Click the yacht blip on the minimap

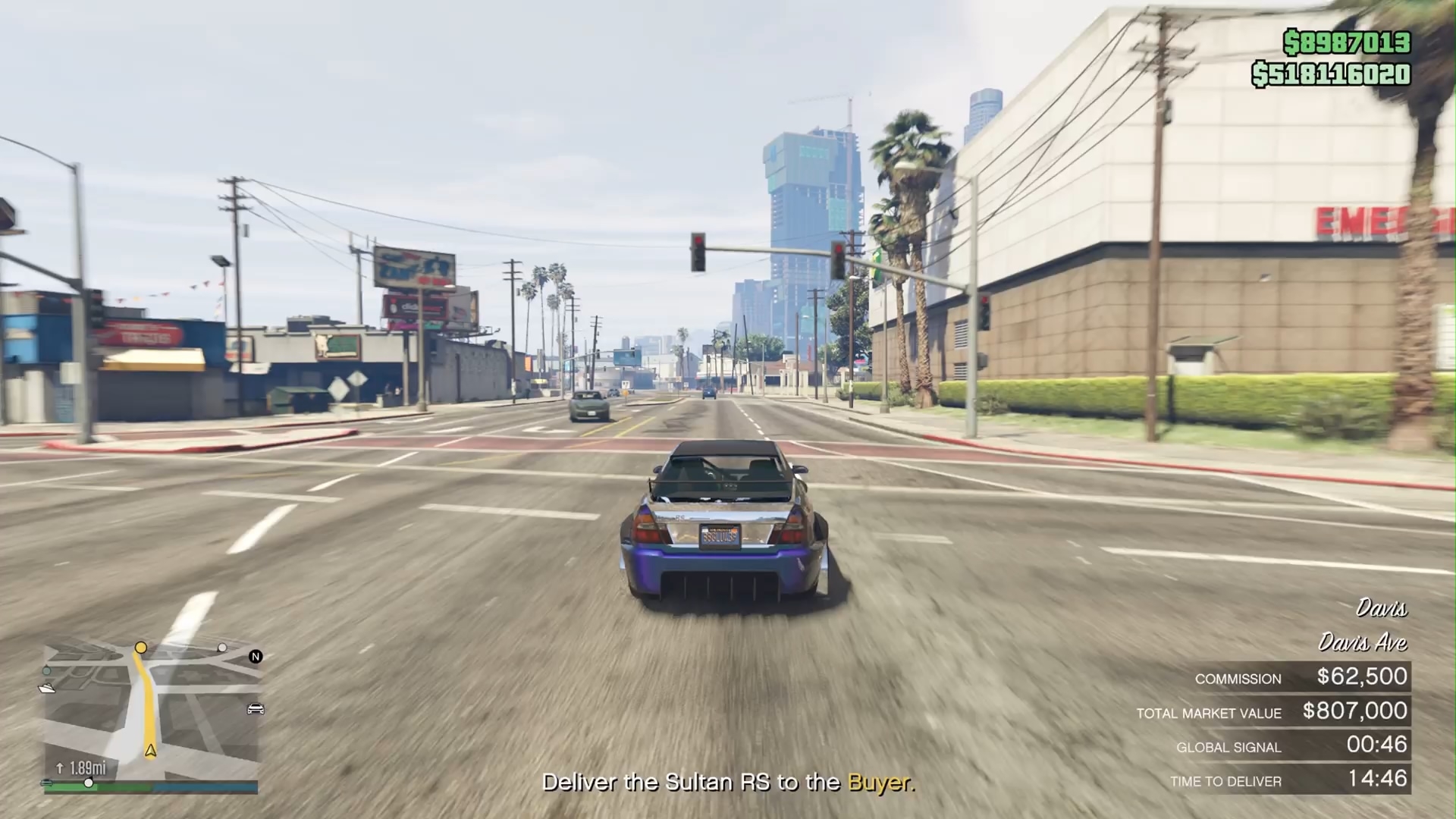[x=47, y=688]
